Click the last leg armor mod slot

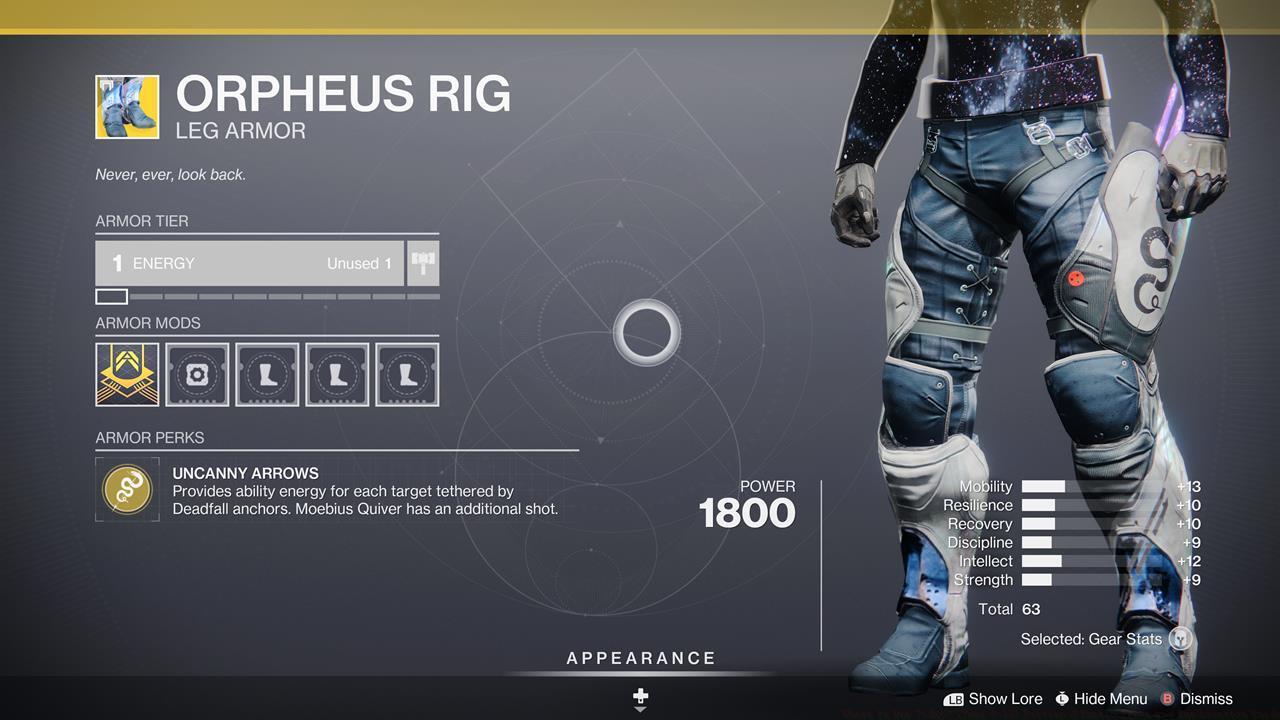click(x=407, y=374)
